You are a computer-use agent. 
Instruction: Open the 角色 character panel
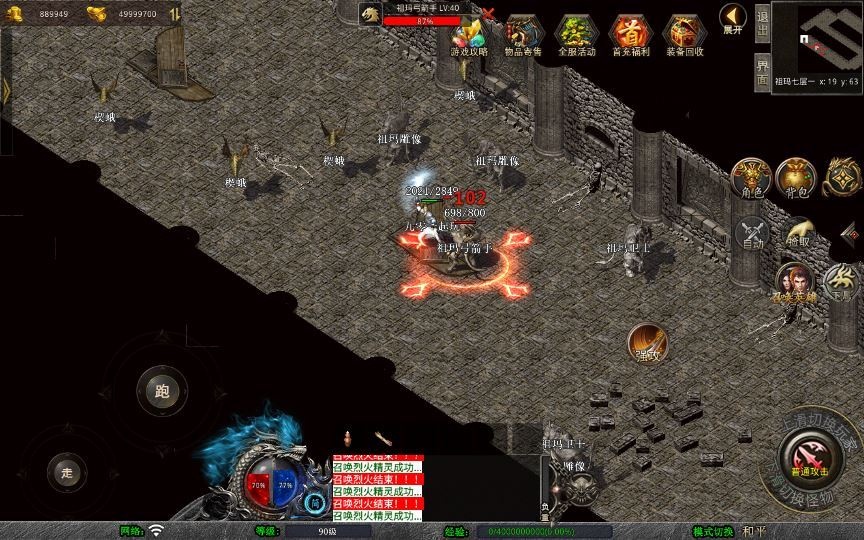[749, 178]
